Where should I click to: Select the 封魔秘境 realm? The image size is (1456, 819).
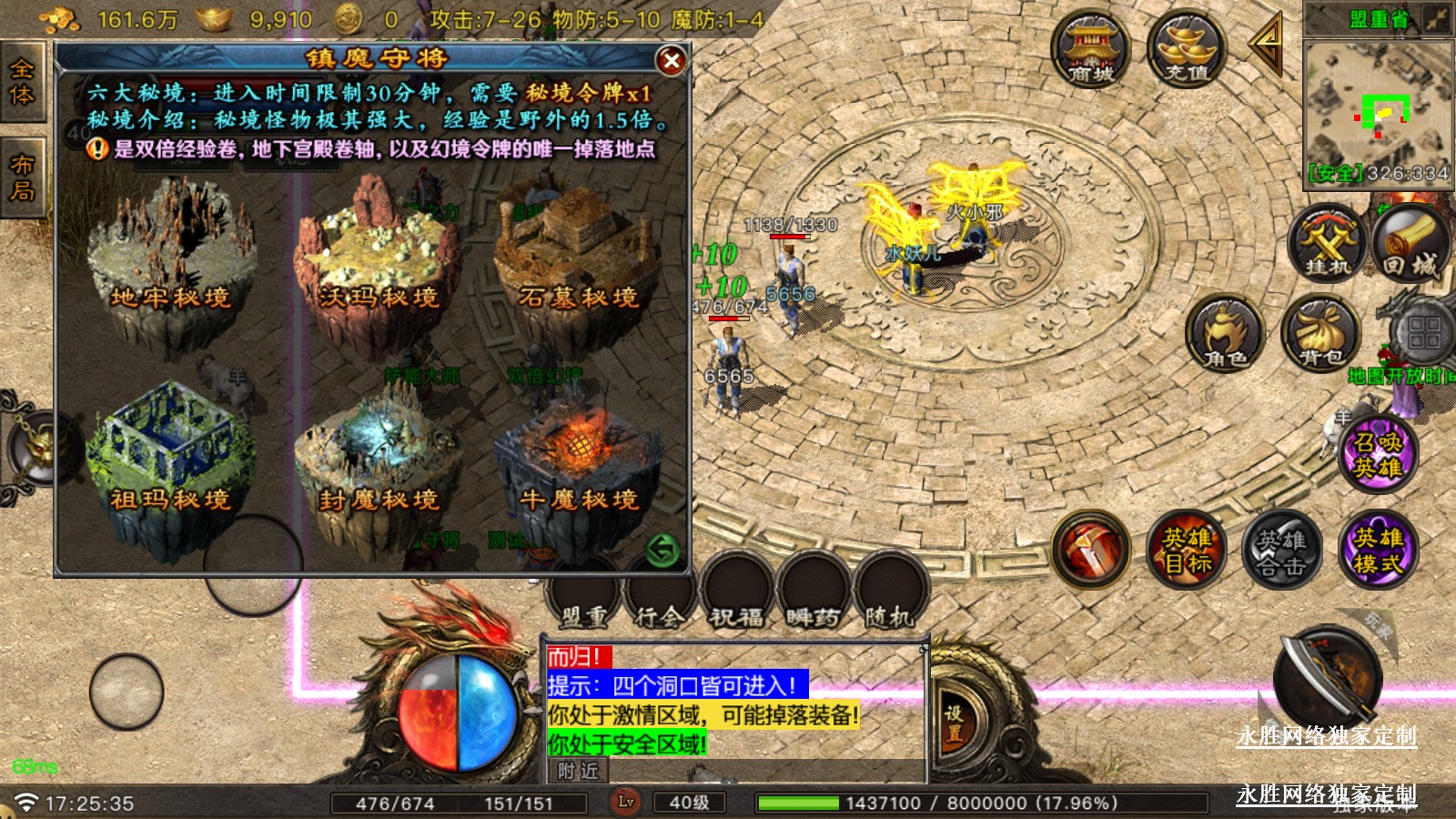click(377, 460)
